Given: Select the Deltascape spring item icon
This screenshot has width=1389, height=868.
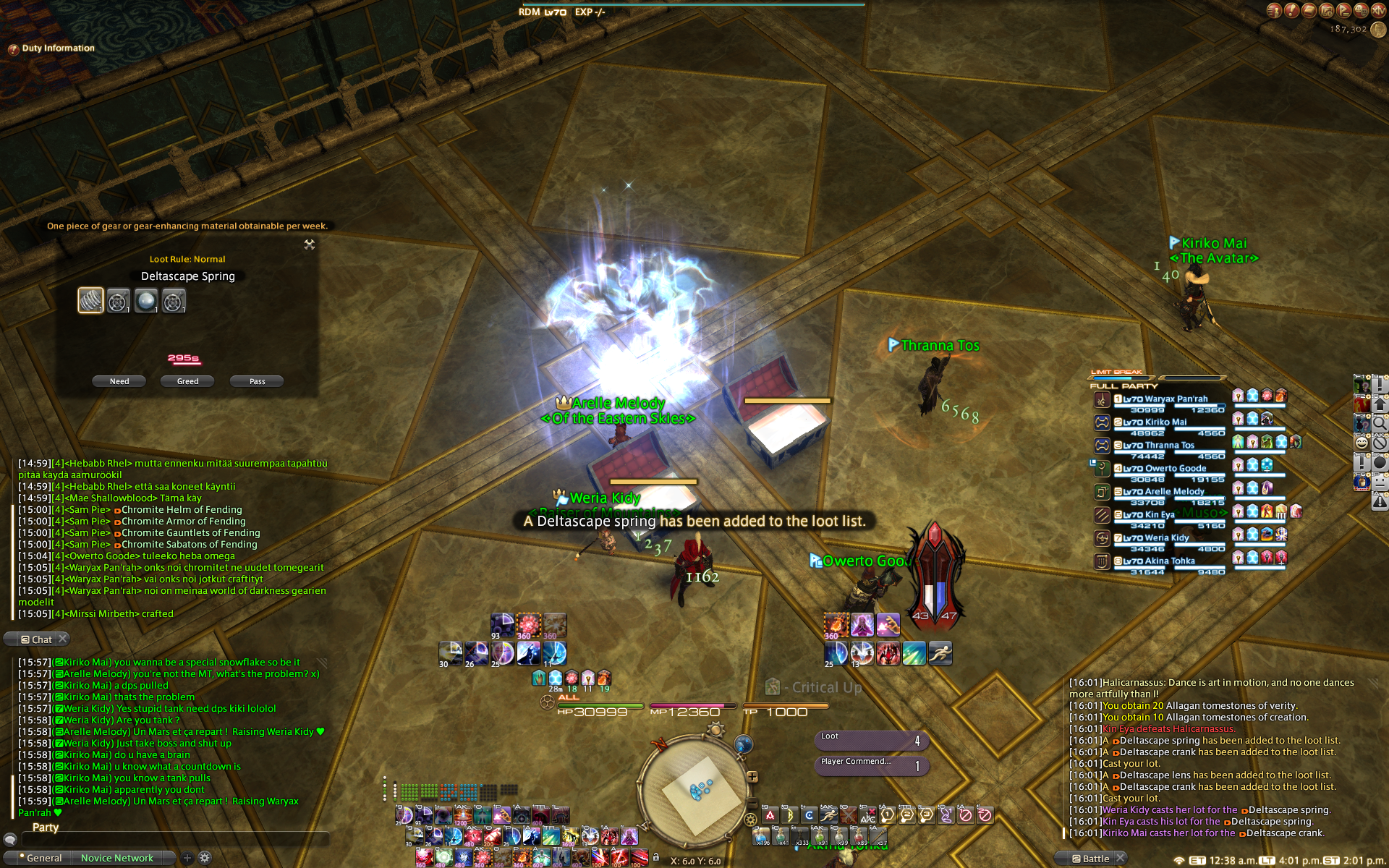Looking at the screenshot, I should (90, 300).
